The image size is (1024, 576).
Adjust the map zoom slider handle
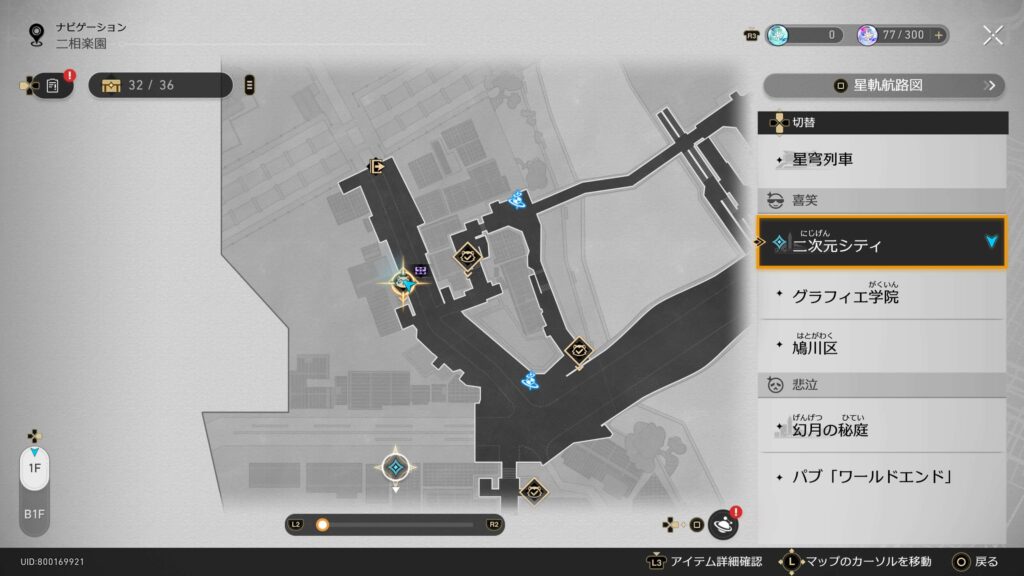322,524
